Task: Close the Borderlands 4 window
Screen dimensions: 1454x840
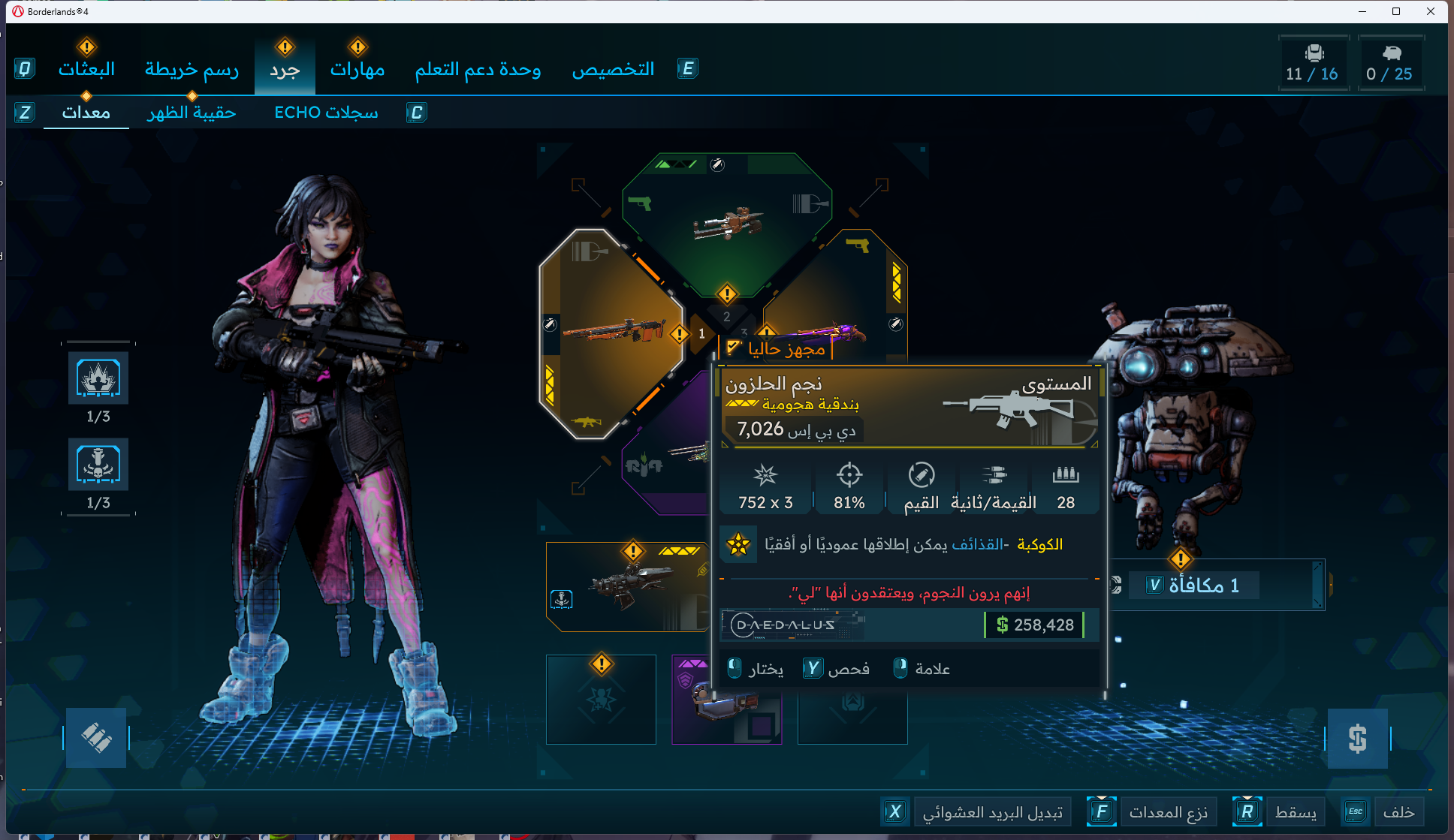Action: [1430, 11]
